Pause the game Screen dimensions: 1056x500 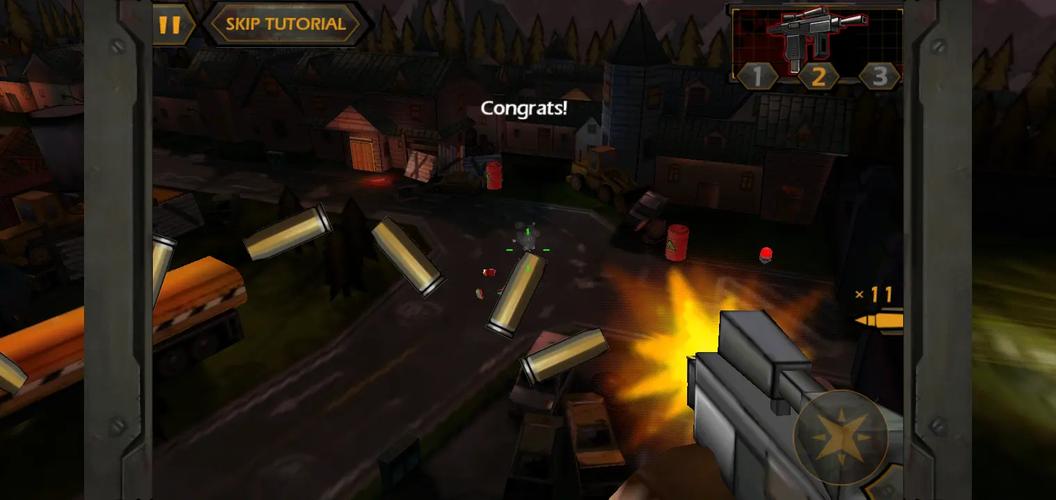[171, 24]
